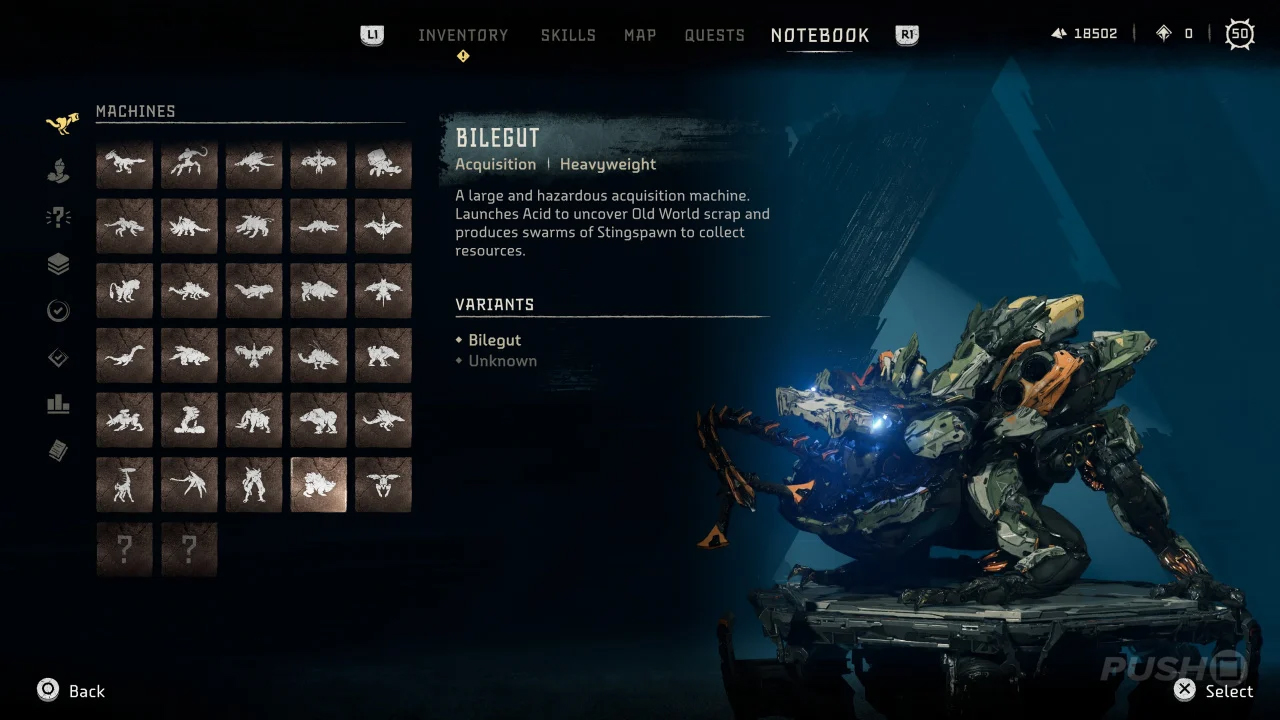Select the question mark category icon
1280x720 pixels.
tap(59, 218)
